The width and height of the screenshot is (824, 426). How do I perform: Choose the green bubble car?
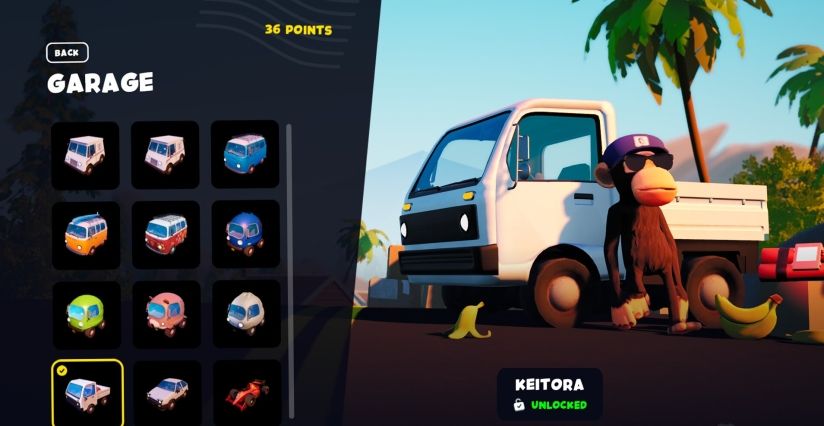pyautogui.click(x=86, y=314)
